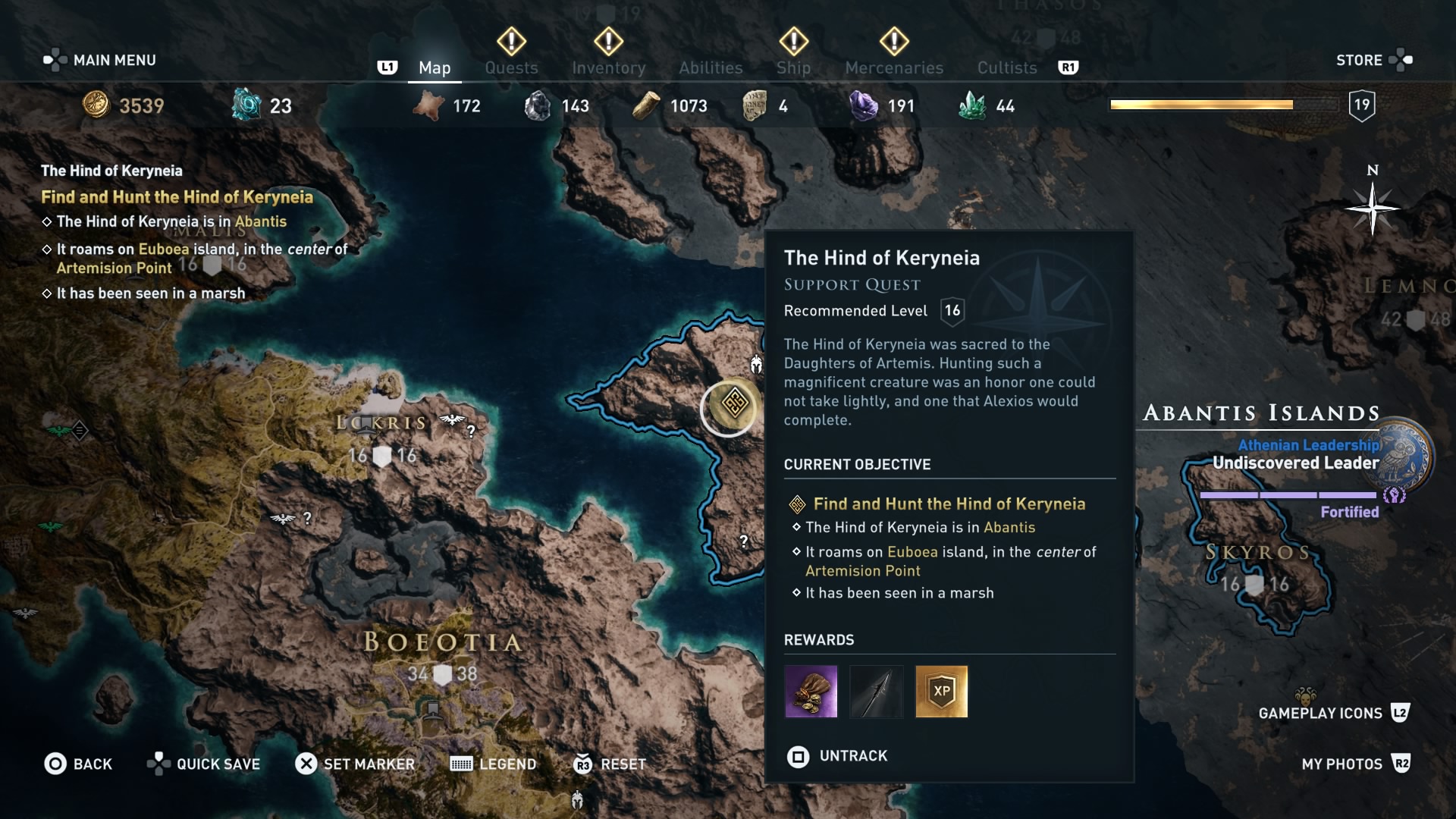The height and width of the screenshot is (819, 1456).
Task: Inspect the spear reward icon
Action: 876,692
